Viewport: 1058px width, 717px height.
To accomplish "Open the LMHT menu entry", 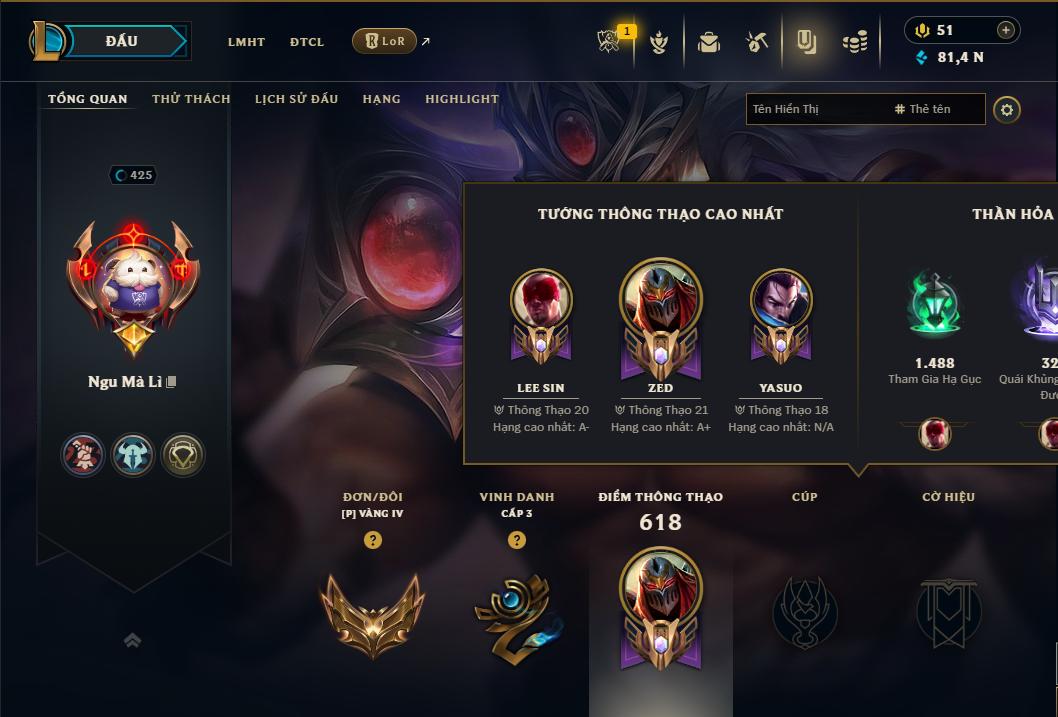I will (246, 42).
